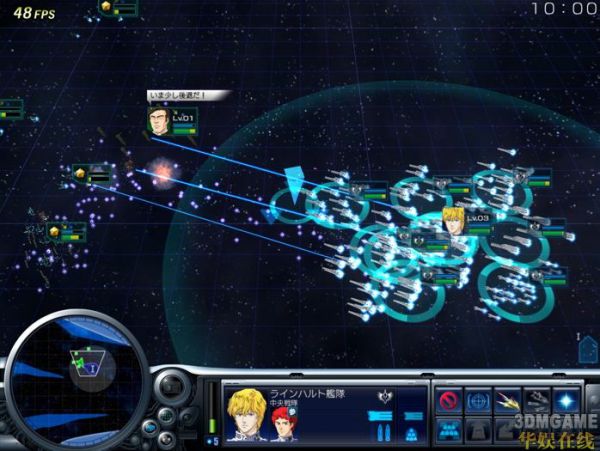The width and height of the screenshot is (600, 451).
Task: Select the Lv.01 enemy commander fleet marker
Action: pyautogui.click(x=159, y=122)
